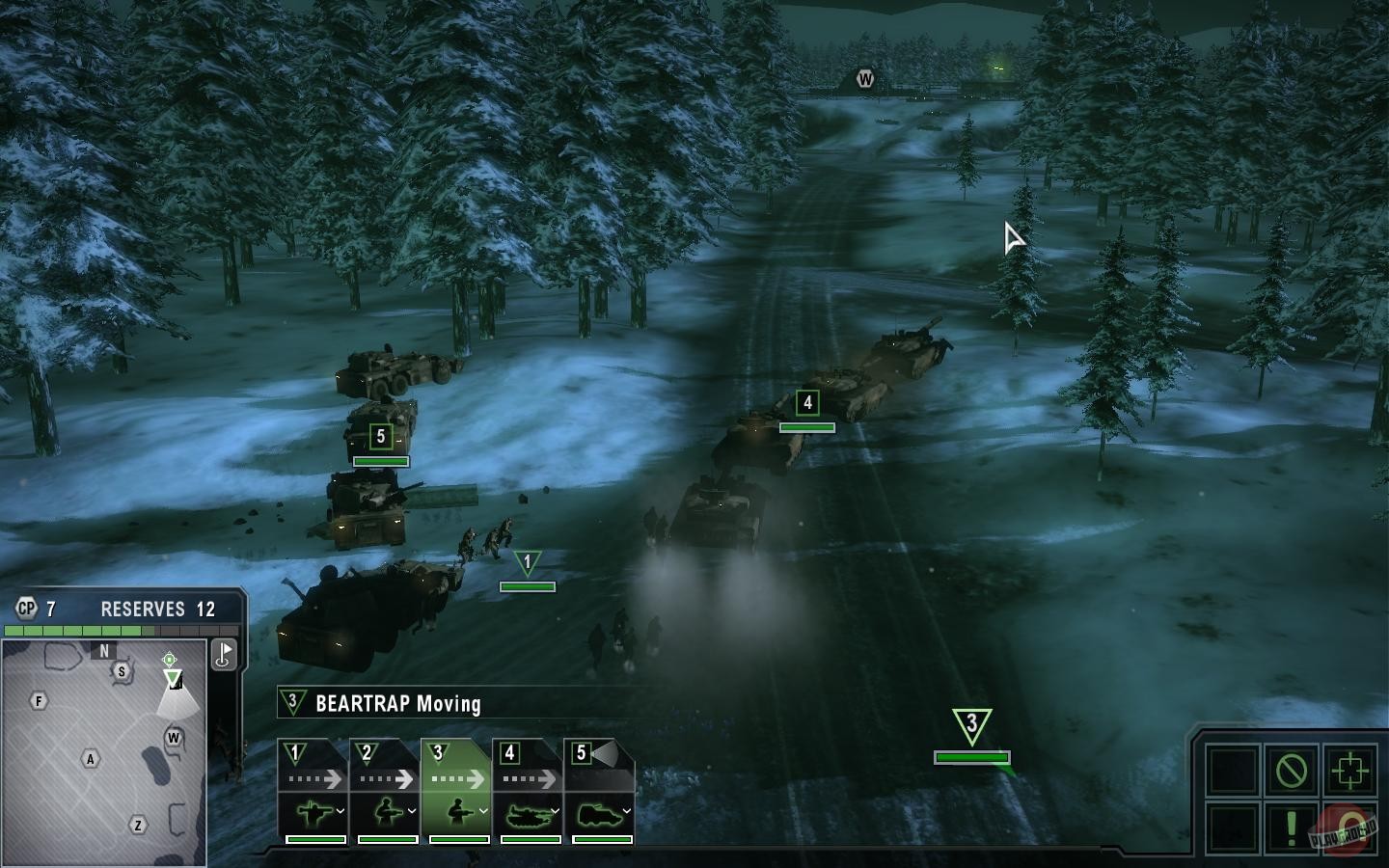Click the cancel-order prohibition icon
The width and height of the screenshot is (1389, 868).
click(1293, 771)
